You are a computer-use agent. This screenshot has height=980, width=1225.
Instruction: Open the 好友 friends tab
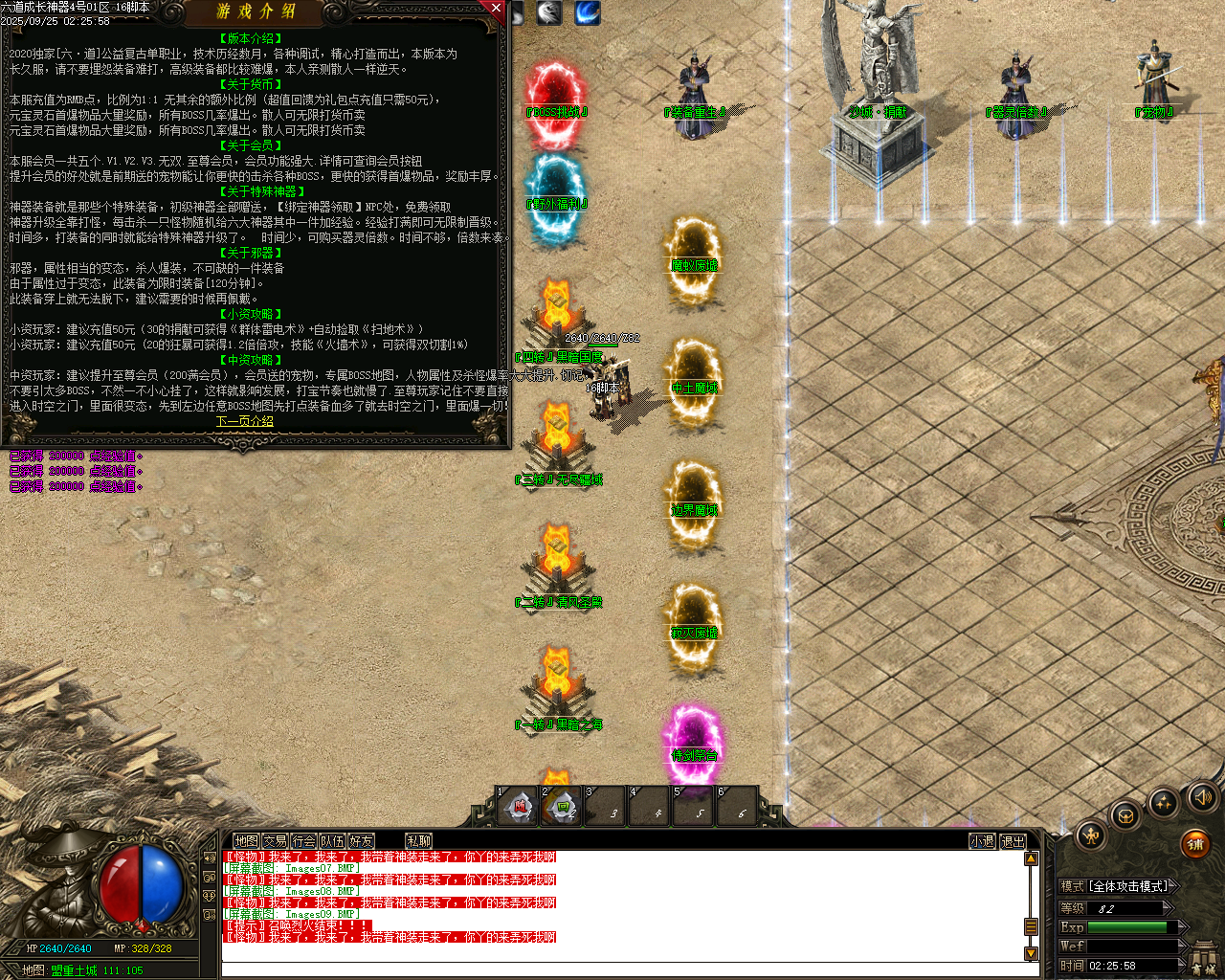(x=363, y=840)
